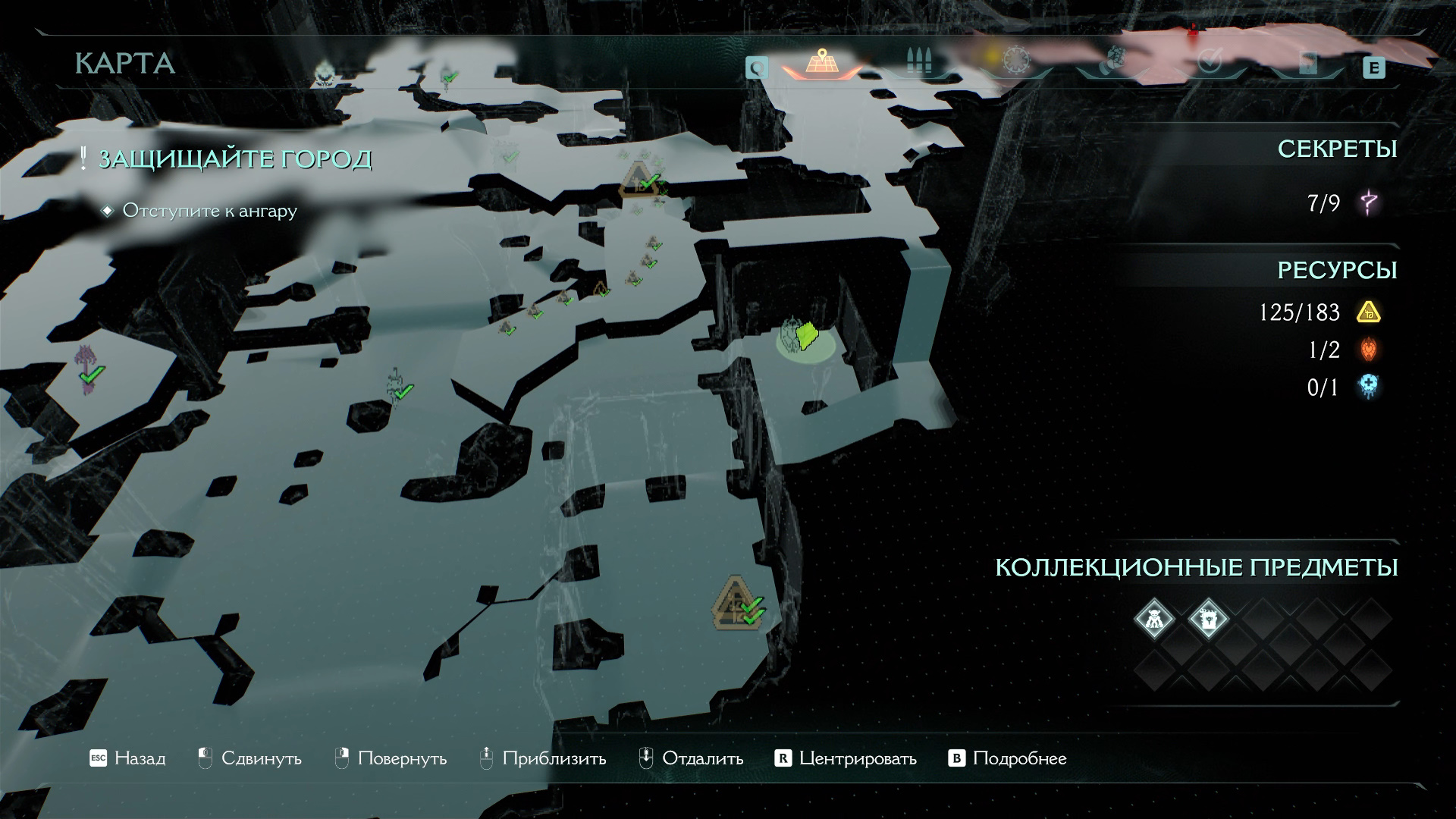Click the green player position marker
The width and height of the screenshot is (1456, 819).
coord(805,337)
